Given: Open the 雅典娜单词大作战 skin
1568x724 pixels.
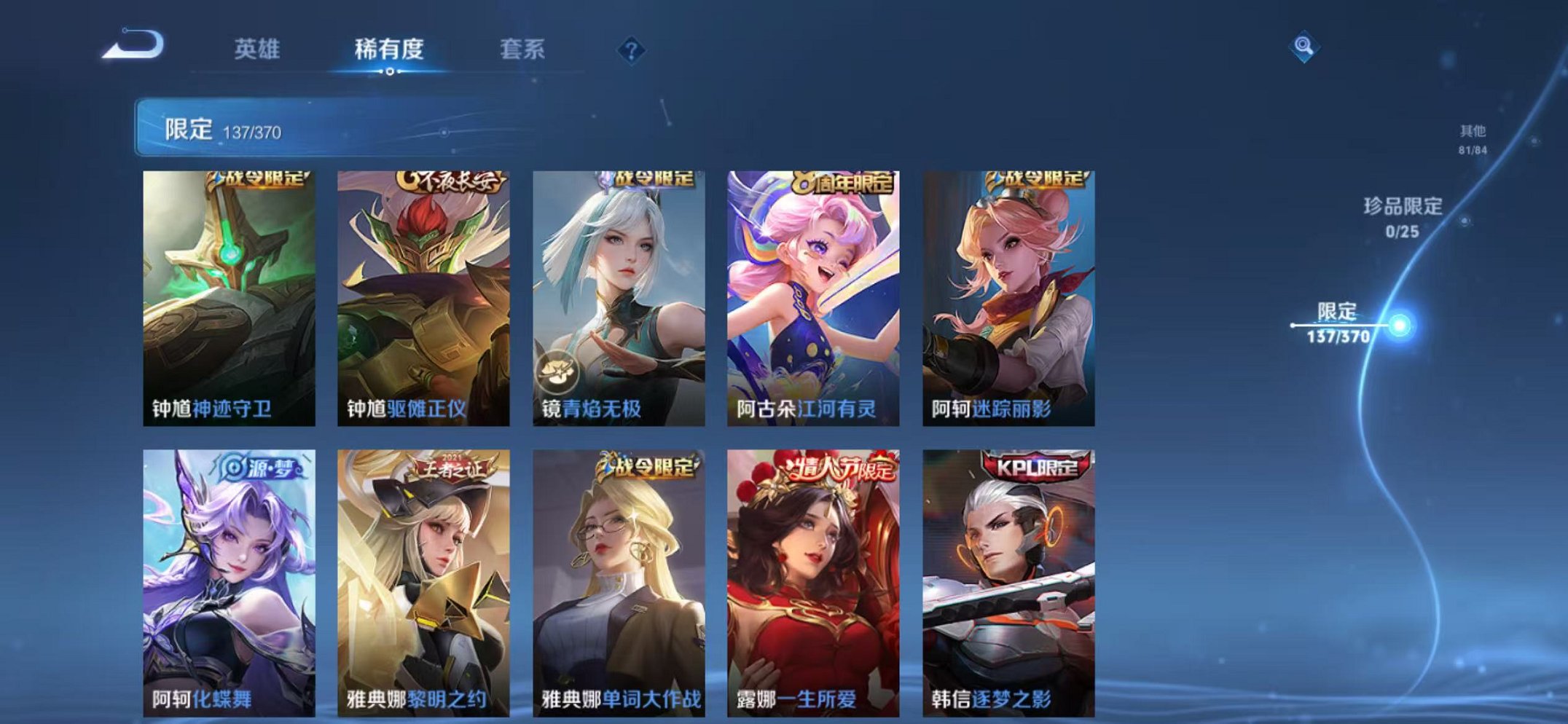Looking at the screenshot, I should click(x=618, y=575).
